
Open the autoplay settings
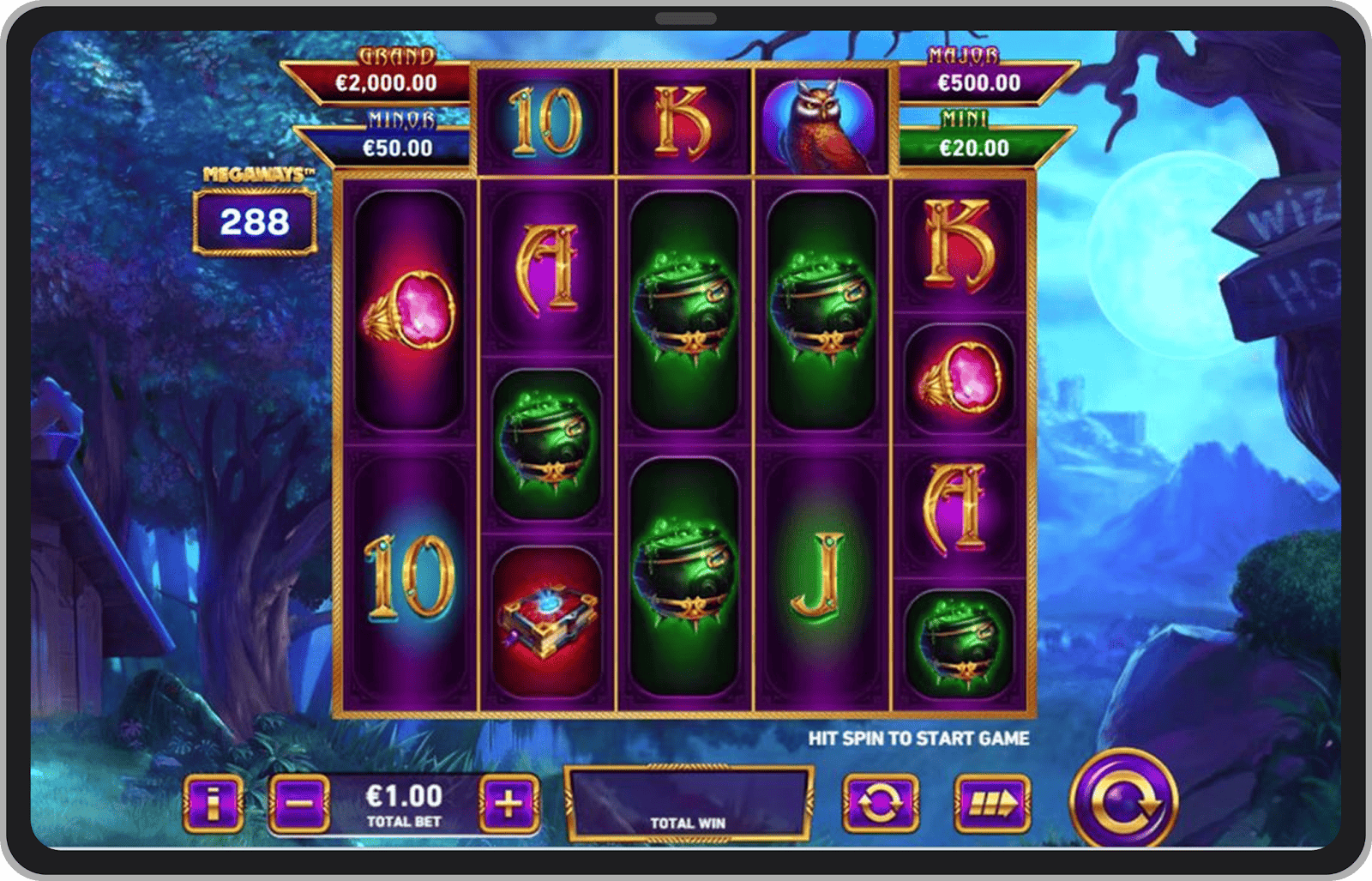tap(880, 804)
